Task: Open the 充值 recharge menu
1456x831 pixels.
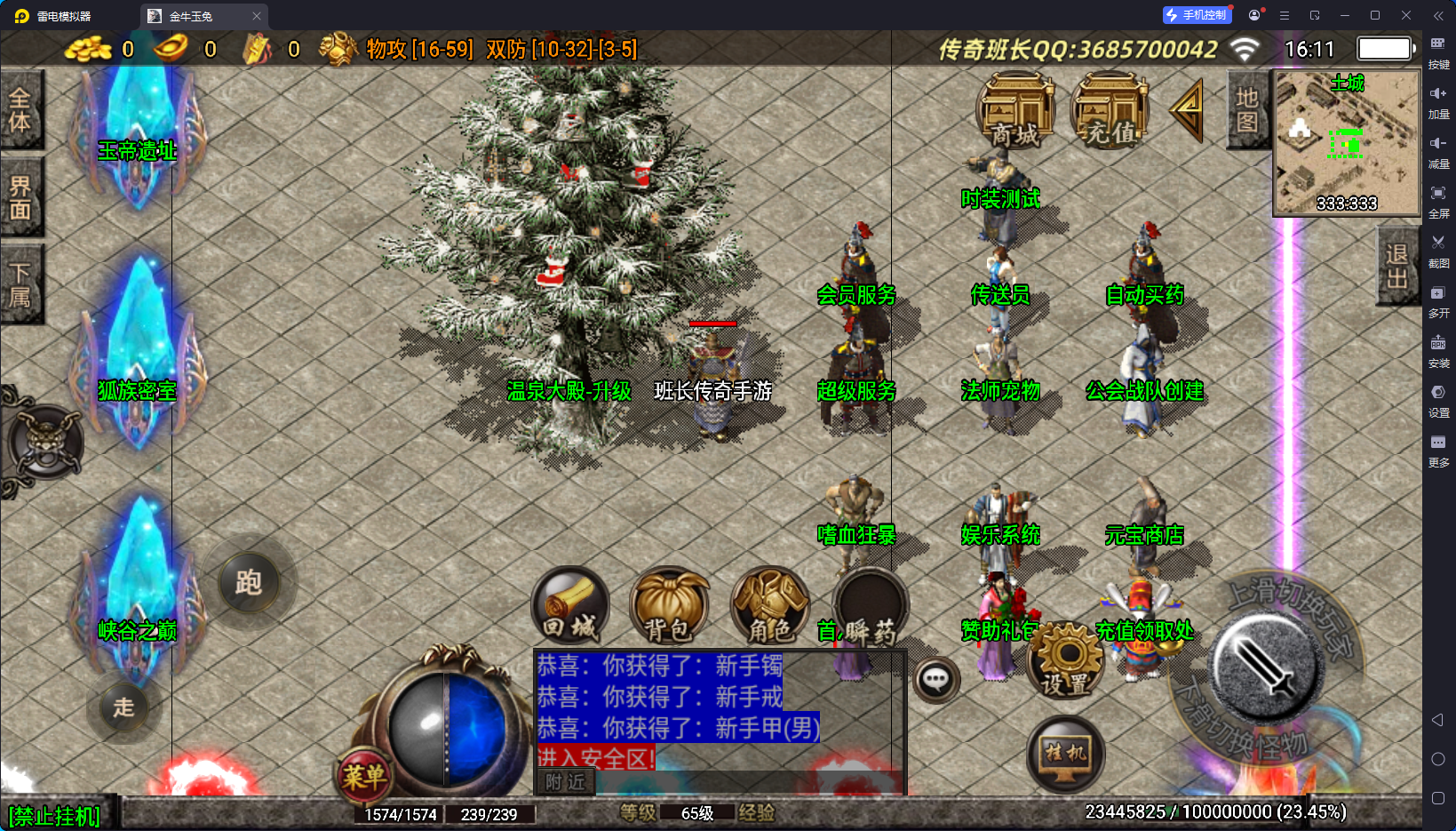Action: tap(1110, 111)
